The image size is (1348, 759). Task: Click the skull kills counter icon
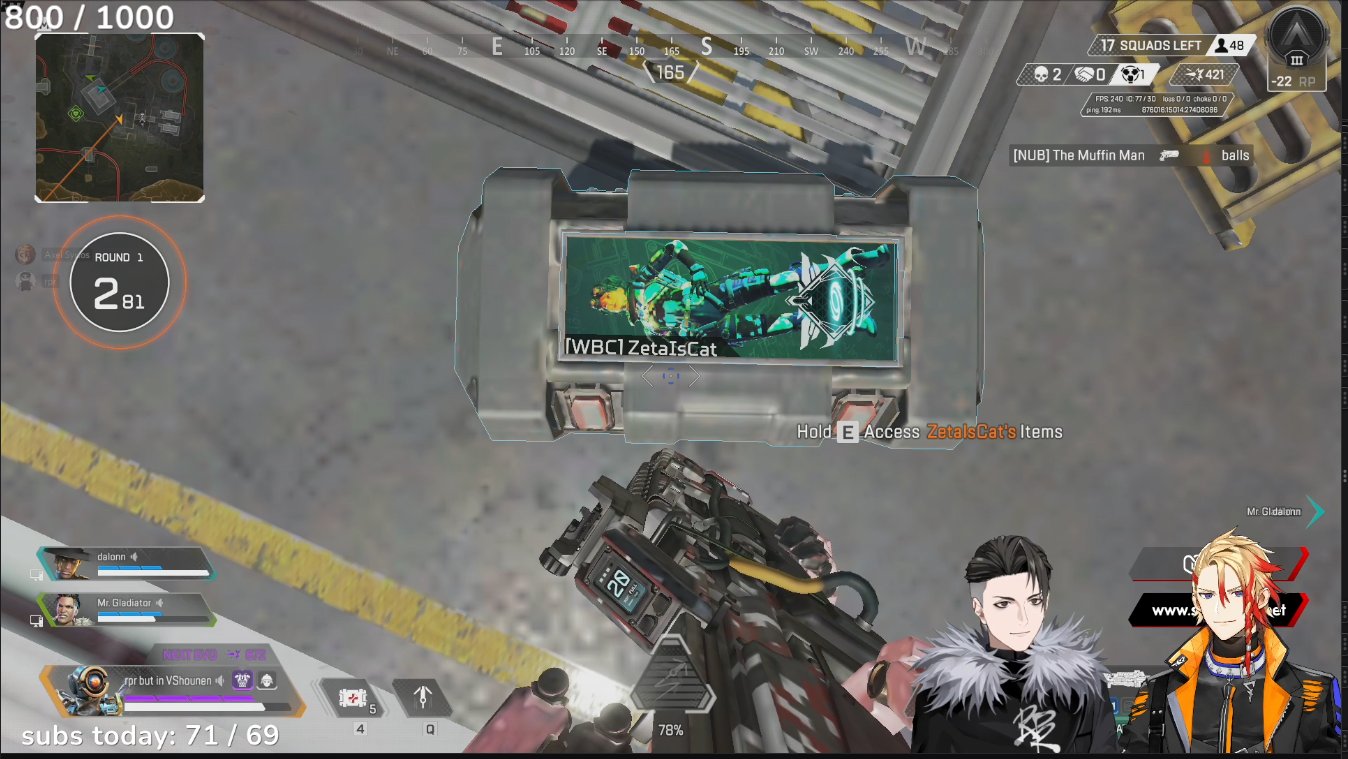point(1040,74)
